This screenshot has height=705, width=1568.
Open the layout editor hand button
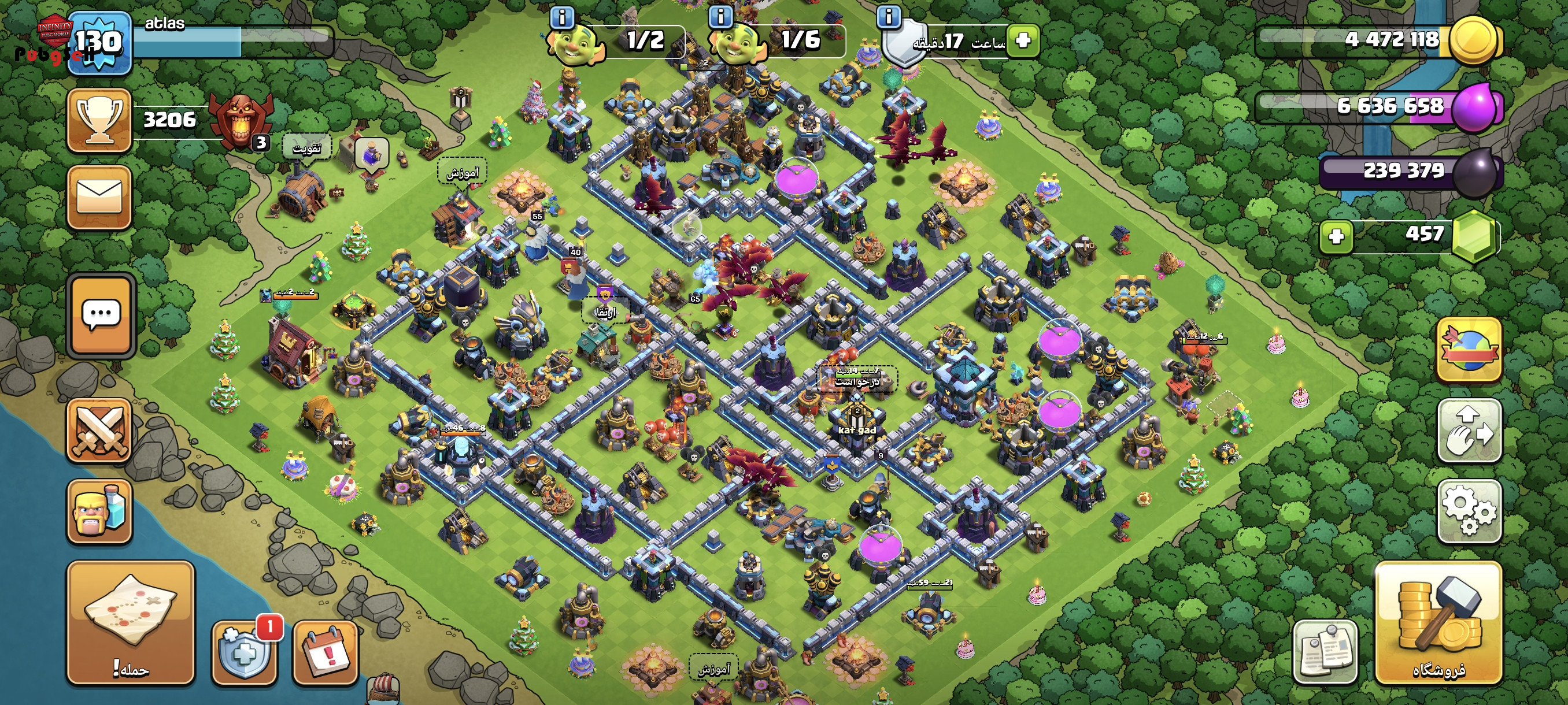click(1469, 430)
